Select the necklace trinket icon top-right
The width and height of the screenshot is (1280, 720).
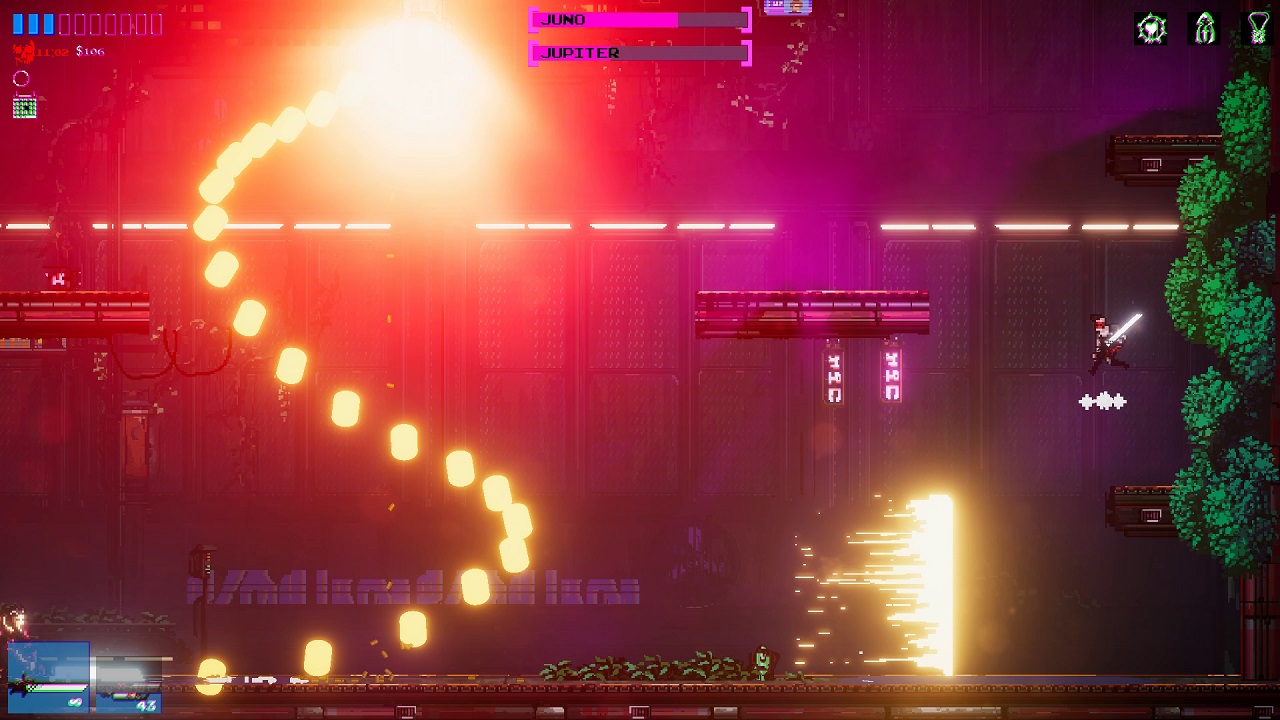click(1256, 28)
